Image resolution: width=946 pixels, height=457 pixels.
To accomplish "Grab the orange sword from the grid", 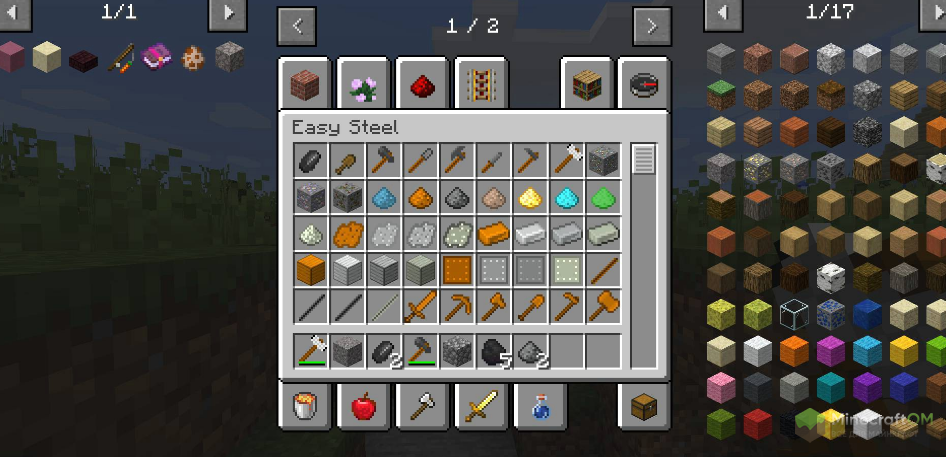I will (420, 305).
